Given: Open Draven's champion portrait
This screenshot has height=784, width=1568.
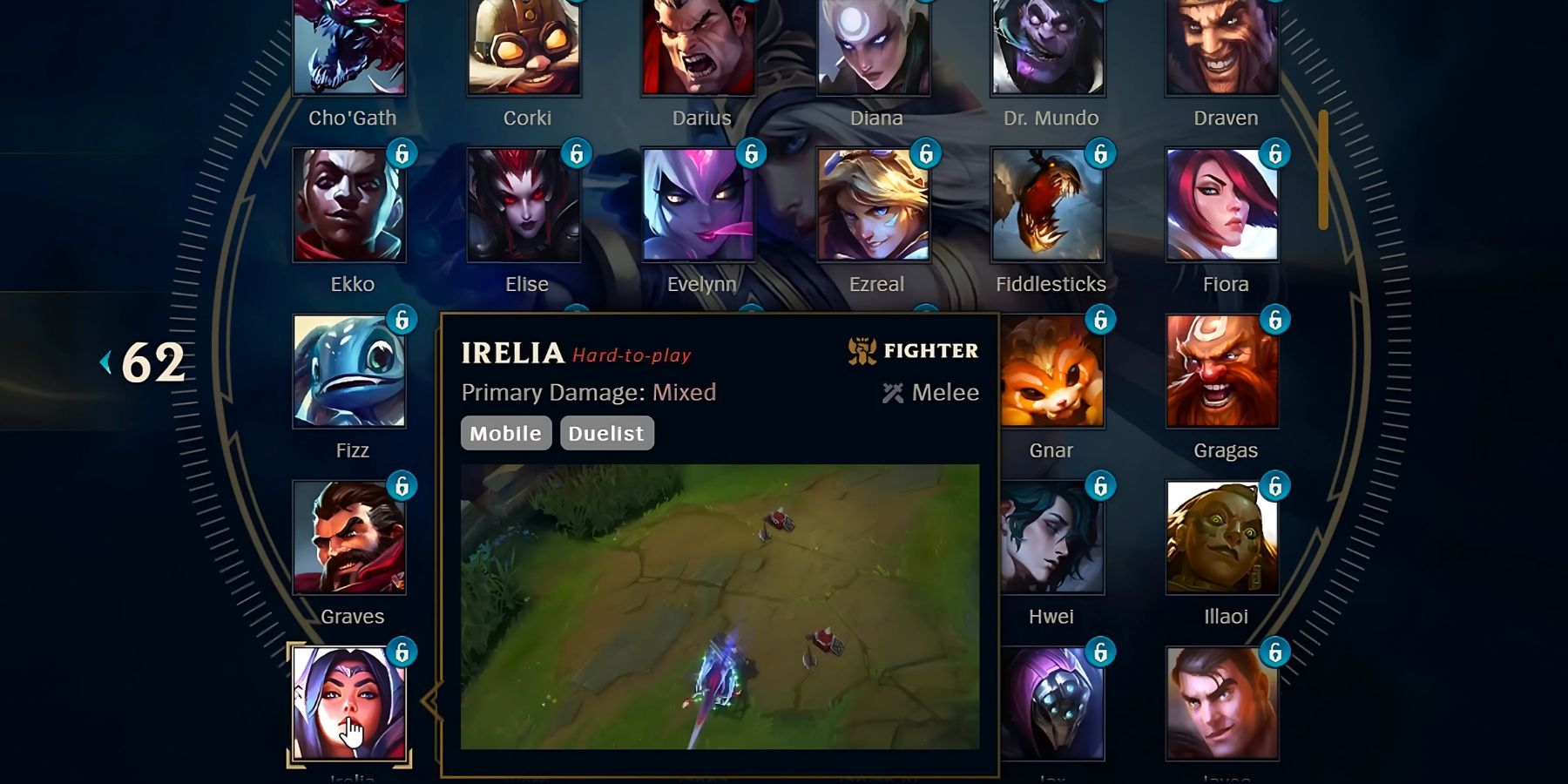Looking at the screenshot, I should pos(1224,48).
